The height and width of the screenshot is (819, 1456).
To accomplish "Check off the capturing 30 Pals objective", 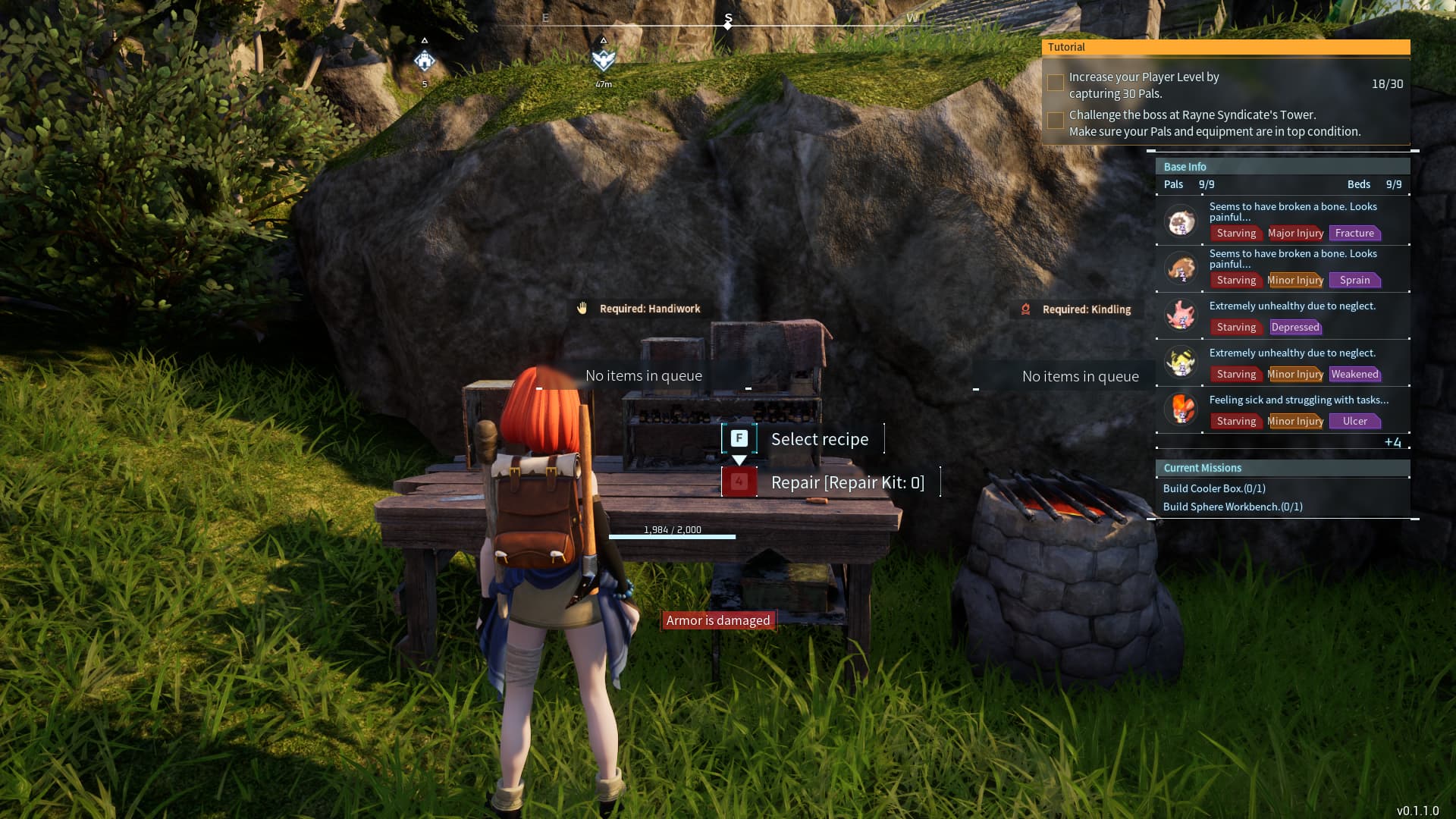I will point(1055,82).
